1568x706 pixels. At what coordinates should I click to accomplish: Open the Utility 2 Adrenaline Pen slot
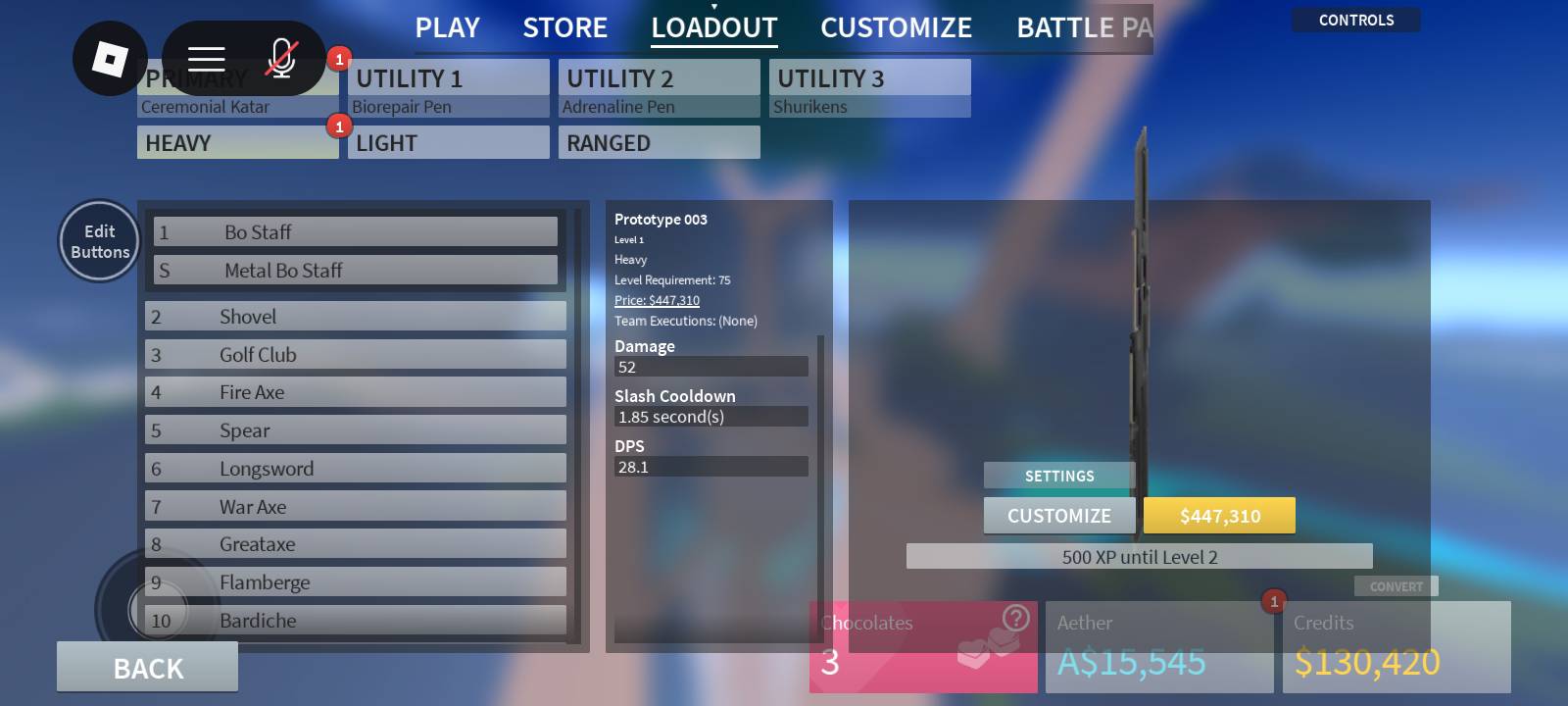[659, 88]
